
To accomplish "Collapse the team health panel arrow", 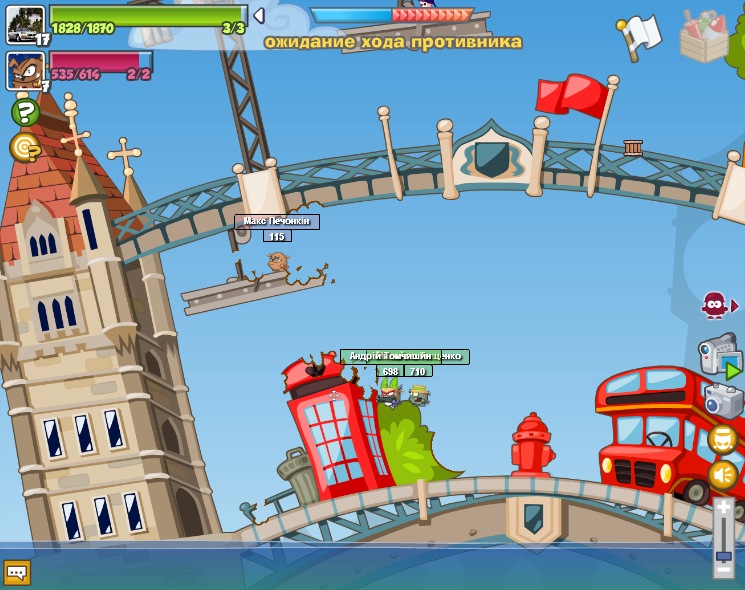I will tap(259, 16).
